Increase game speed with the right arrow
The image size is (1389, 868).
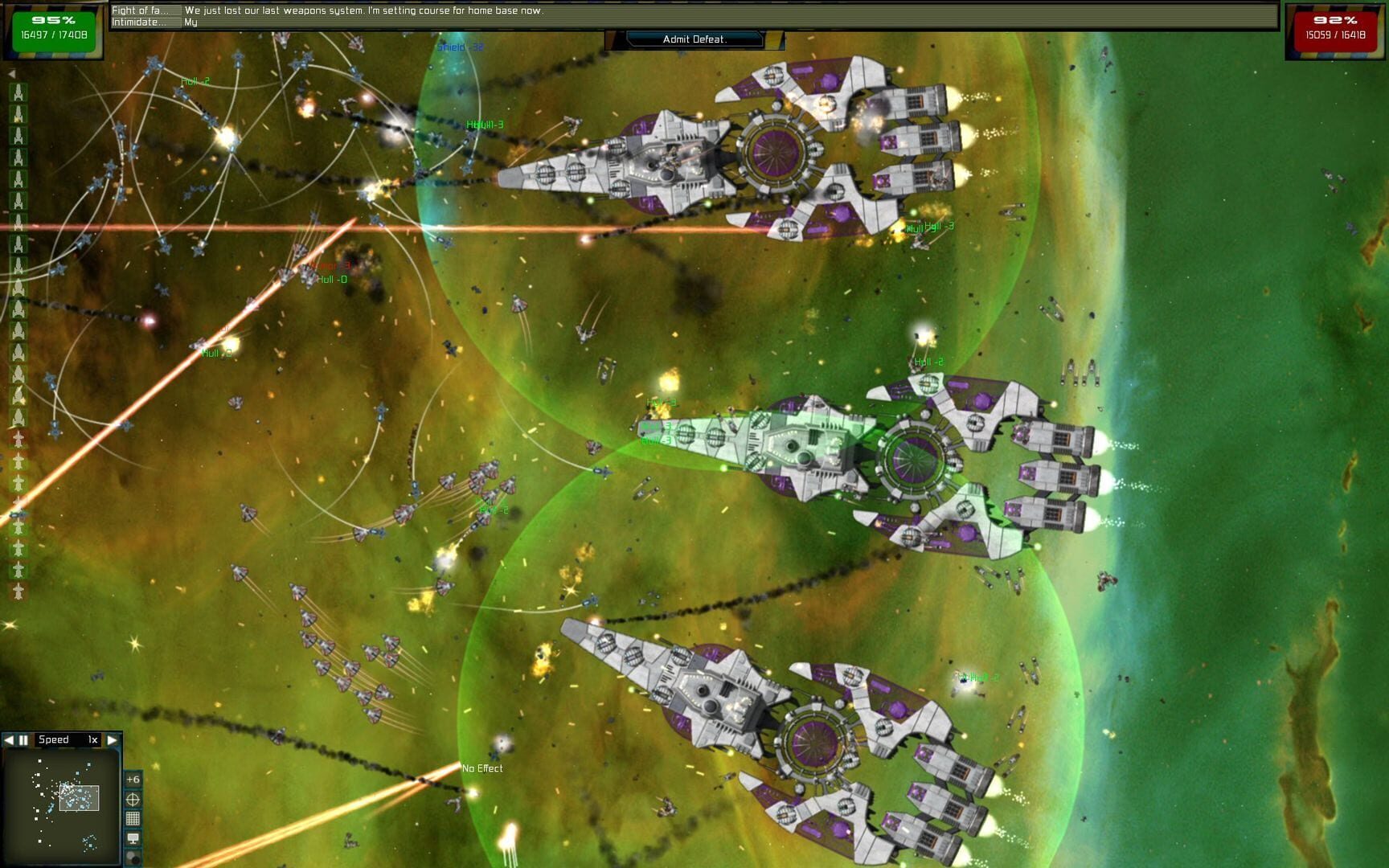coord(112,740)
